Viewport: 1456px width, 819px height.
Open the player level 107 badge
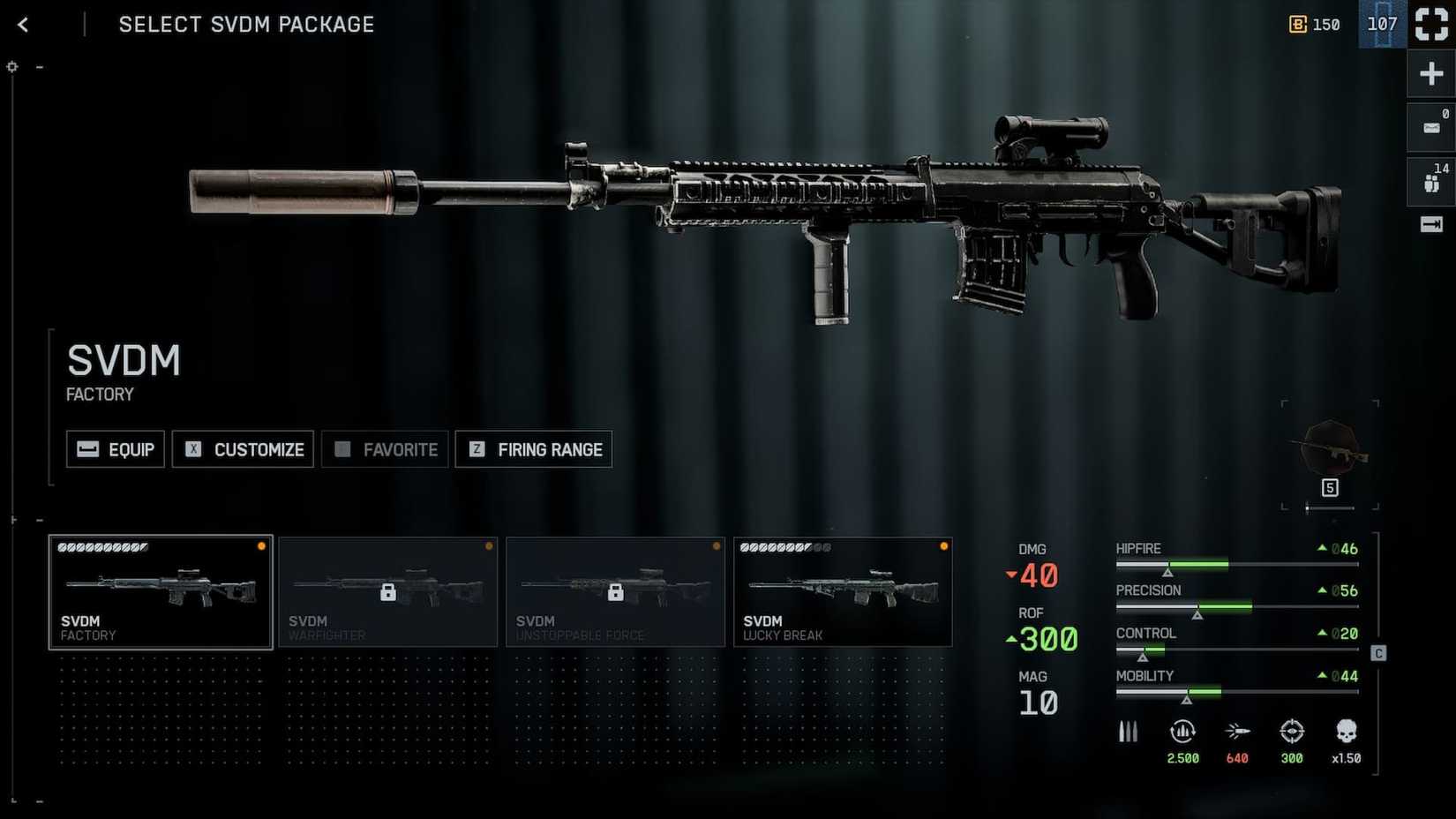[1382, 24]
